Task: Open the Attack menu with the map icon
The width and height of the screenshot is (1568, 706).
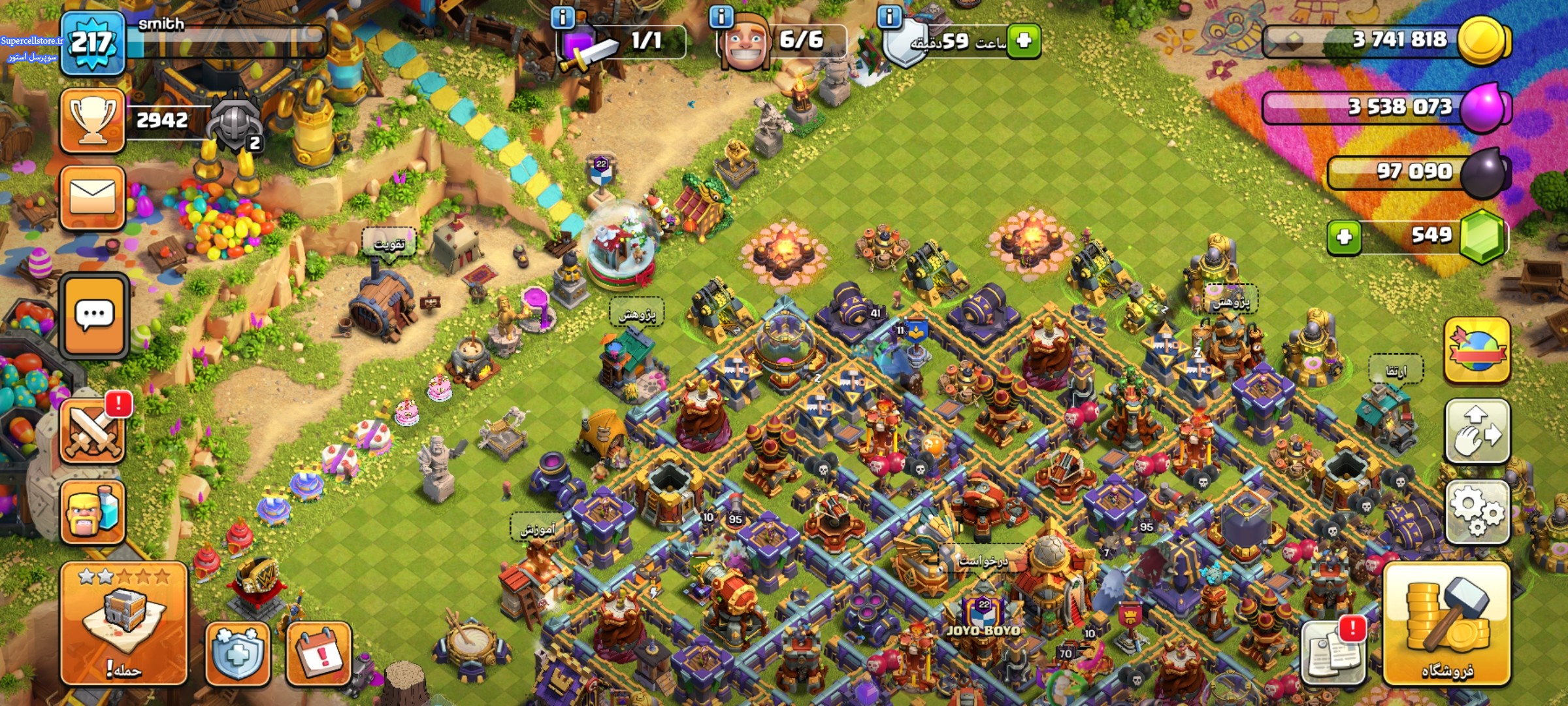Action: (124, 623)
